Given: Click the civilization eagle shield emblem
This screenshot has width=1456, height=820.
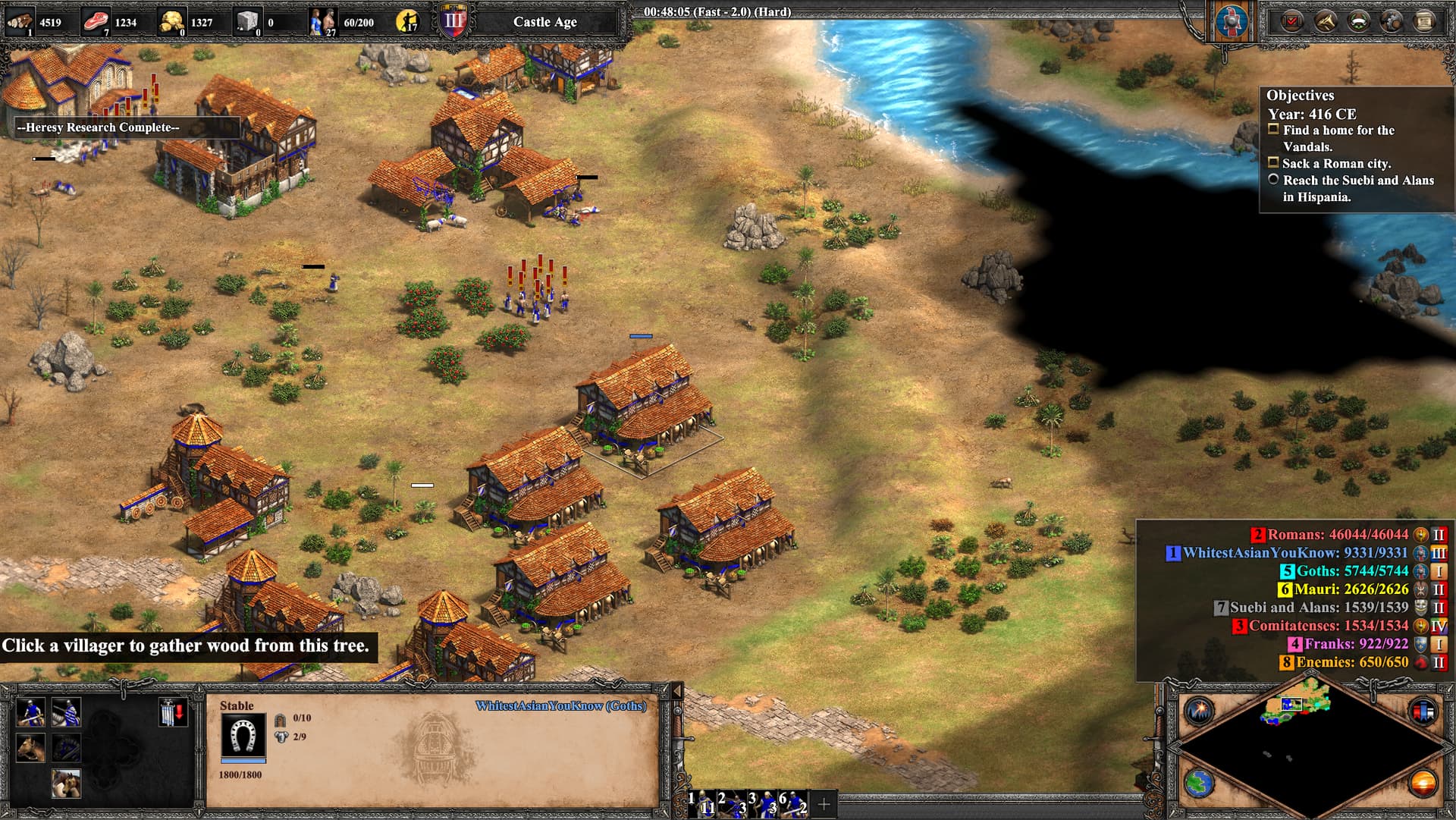Looking at the screenshot, I should click(x=1232, y=21).
